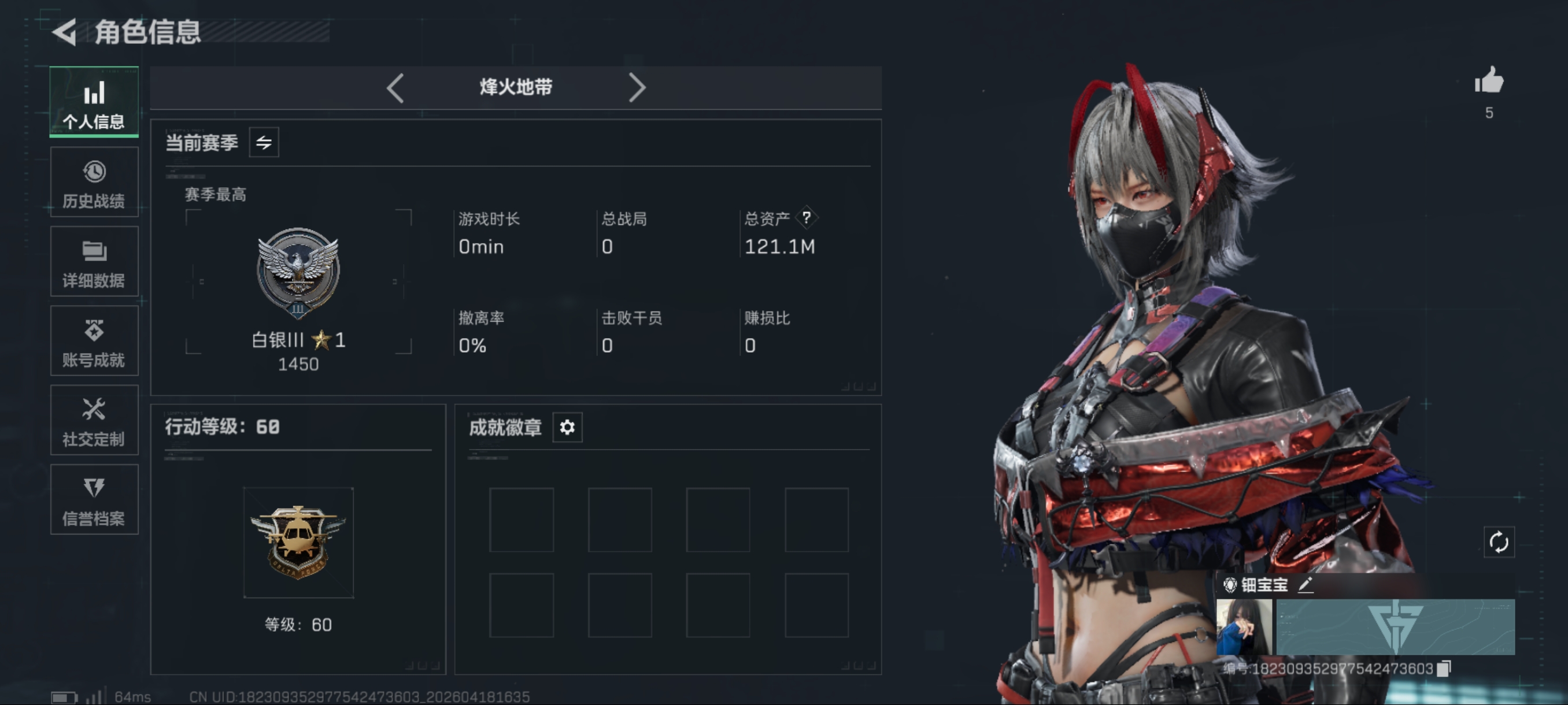Select the 账号成就 tab

coord(94,342)
